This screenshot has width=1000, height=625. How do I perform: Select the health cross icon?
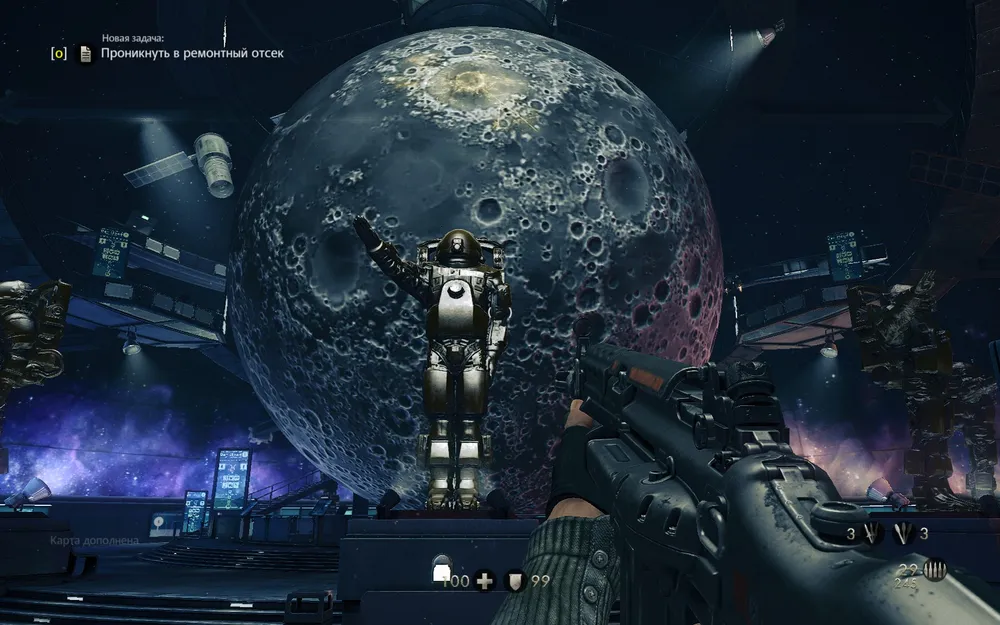[484, 579]
